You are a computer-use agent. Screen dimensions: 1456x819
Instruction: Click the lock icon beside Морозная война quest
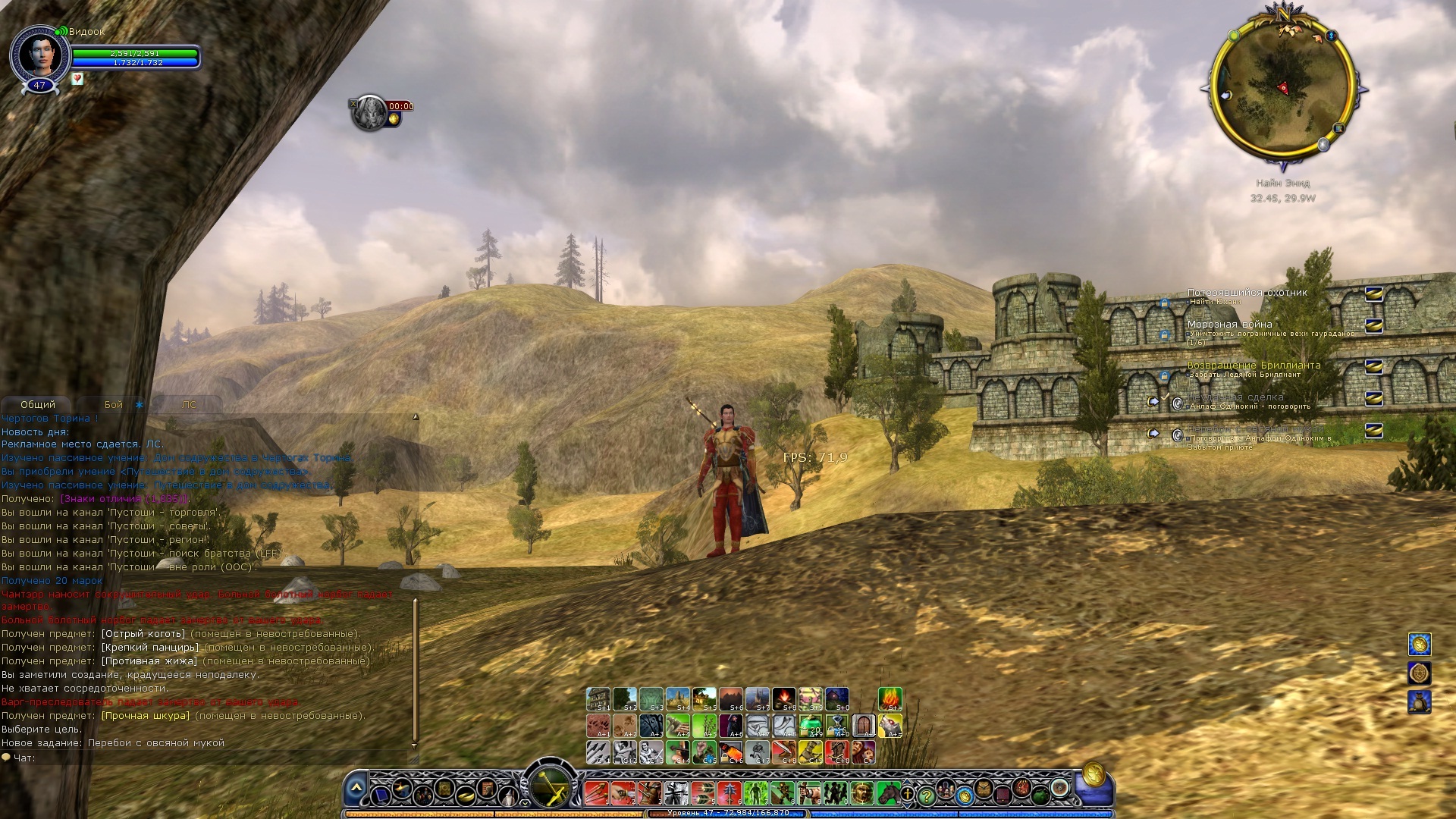(x=1165, y=334)
